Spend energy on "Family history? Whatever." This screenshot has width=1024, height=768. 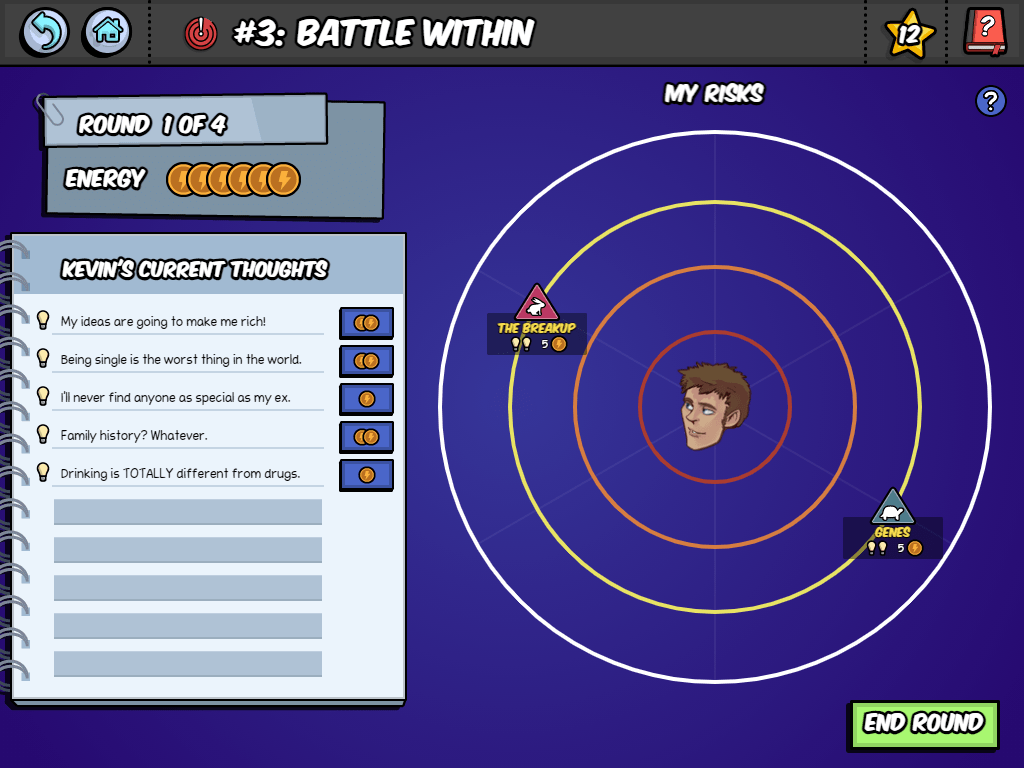tap(366, 437)
